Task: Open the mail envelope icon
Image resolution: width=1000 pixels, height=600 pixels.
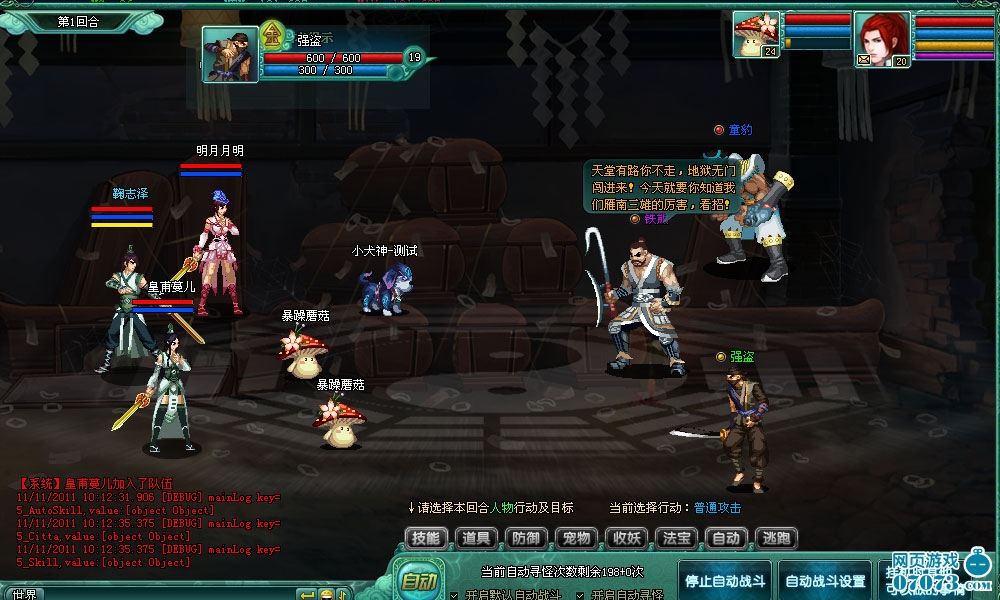Action: 863,61
